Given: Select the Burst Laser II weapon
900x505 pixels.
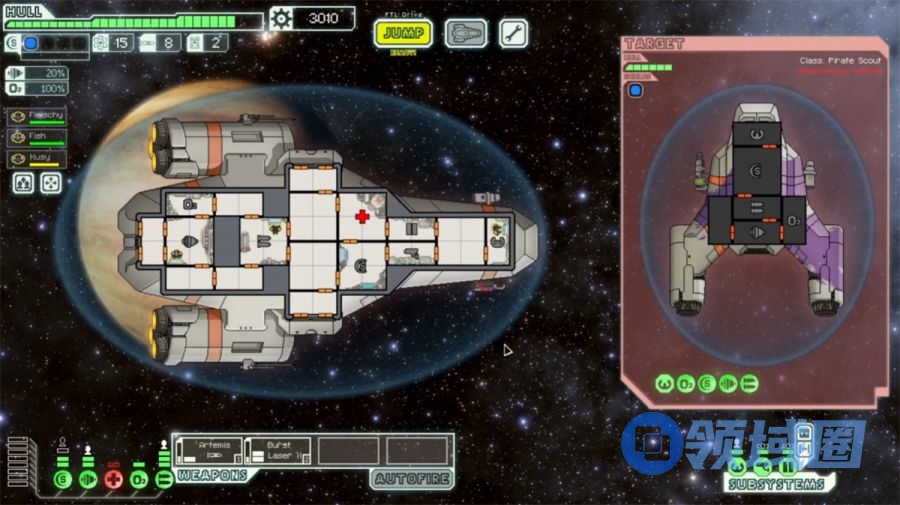Looking at the screenshot, I should 278,450.
